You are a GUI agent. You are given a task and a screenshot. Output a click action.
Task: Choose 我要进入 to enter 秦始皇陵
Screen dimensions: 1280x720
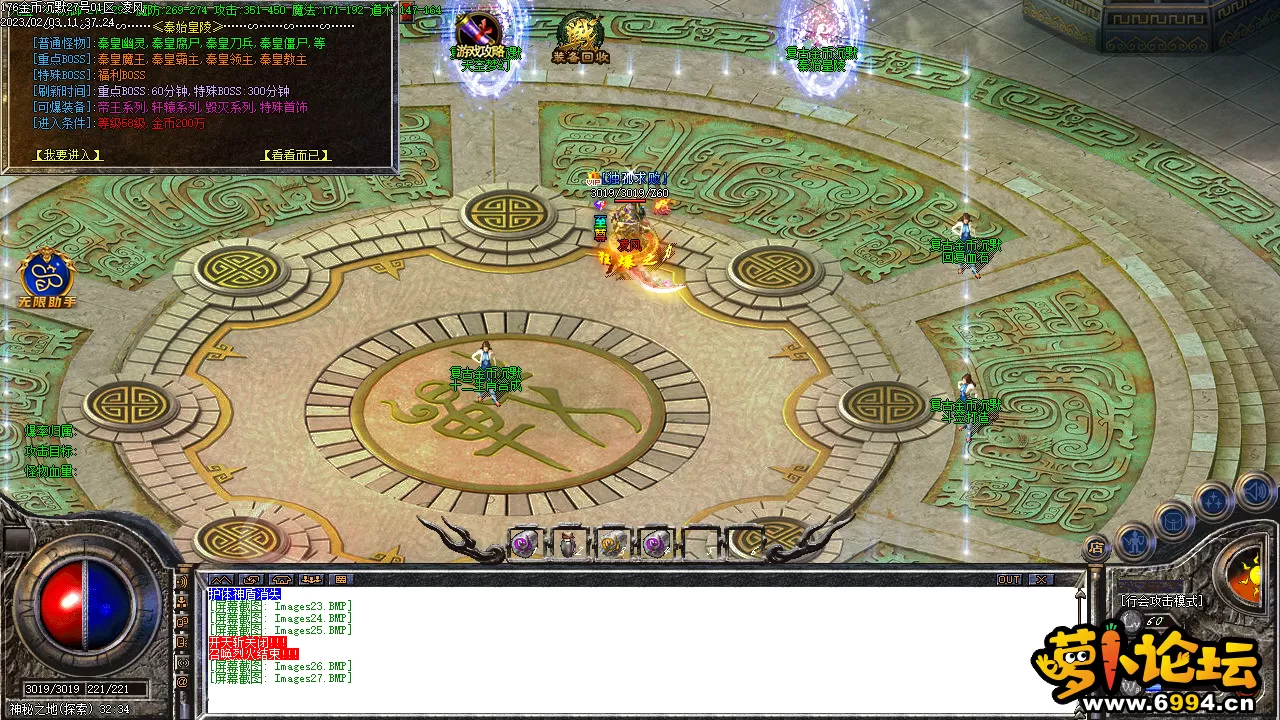68,155
